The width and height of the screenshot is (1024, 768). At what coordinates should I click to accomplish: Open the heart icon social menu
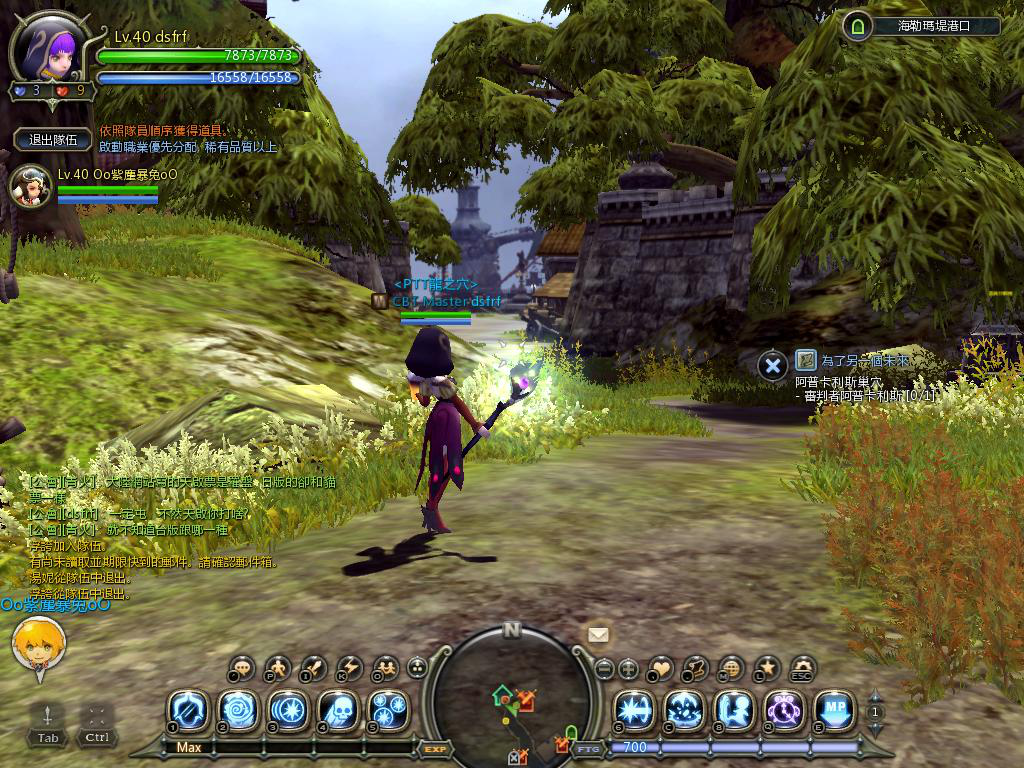click(662, 668)
